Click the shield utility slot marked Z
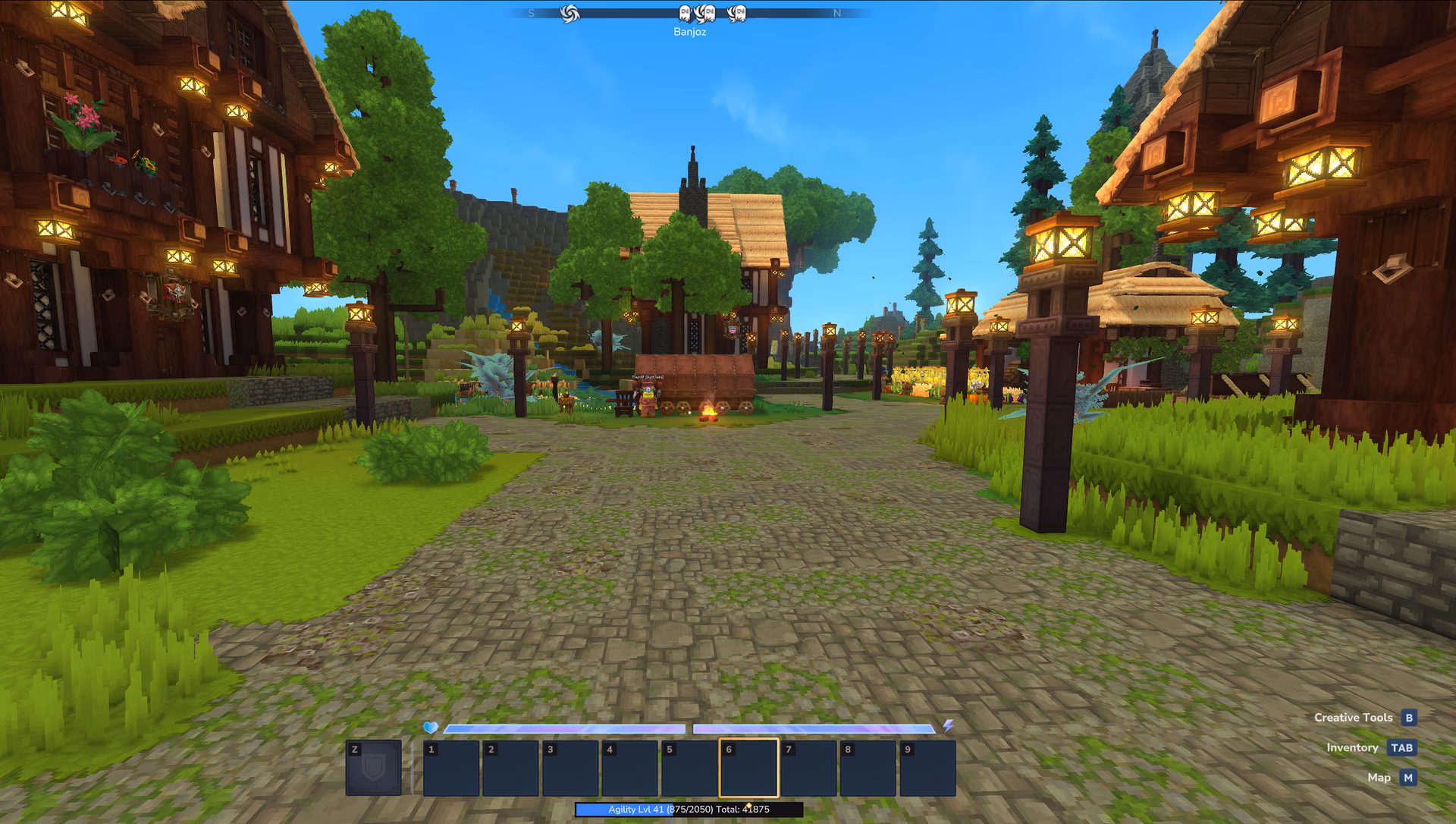The width and height of the screenshot is (1456, 824). pyautogui.click(x=373, y=768)
